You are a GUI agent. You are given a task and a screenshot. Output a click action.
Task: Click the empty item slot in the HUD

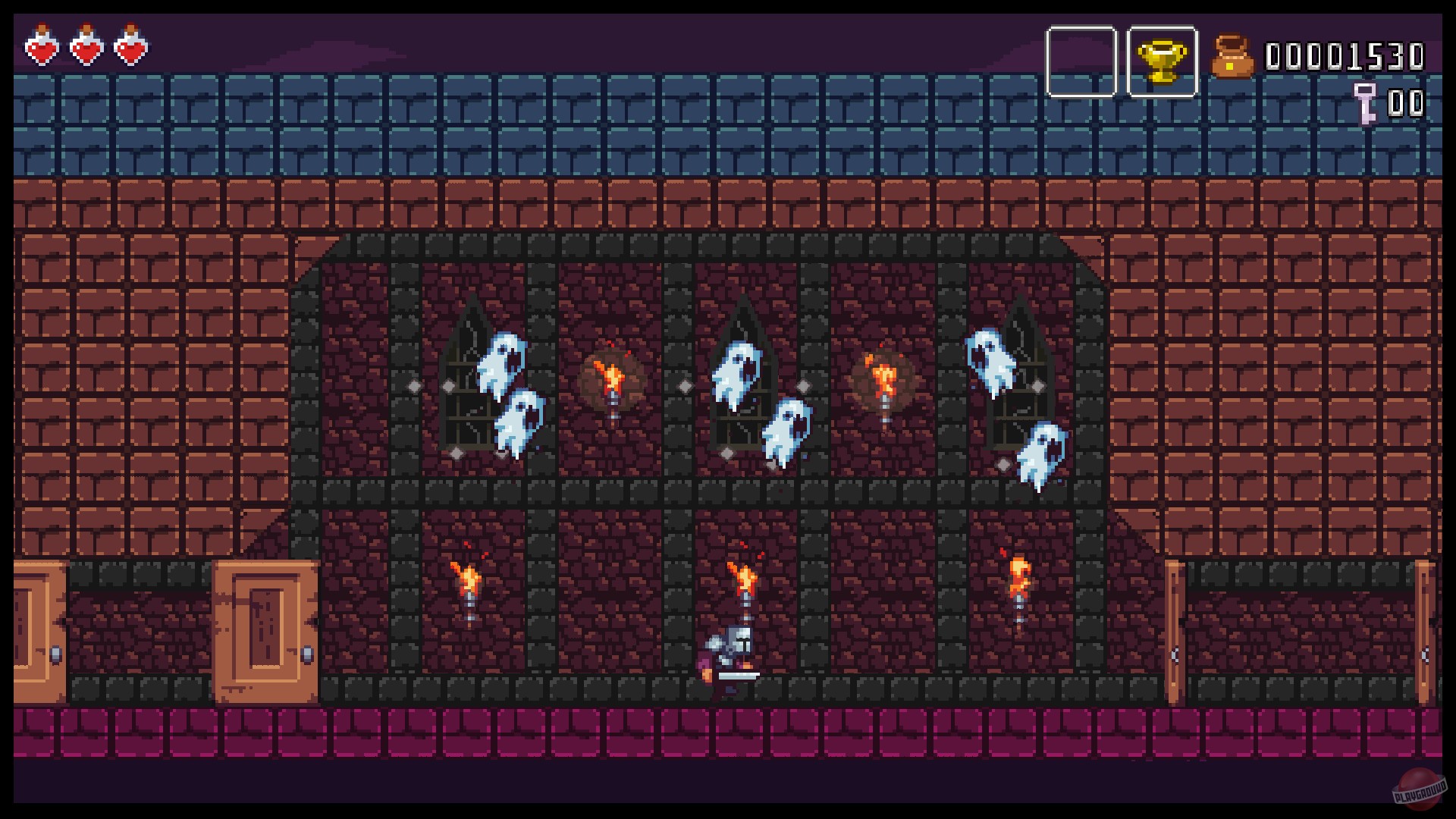click(1082, 61)
